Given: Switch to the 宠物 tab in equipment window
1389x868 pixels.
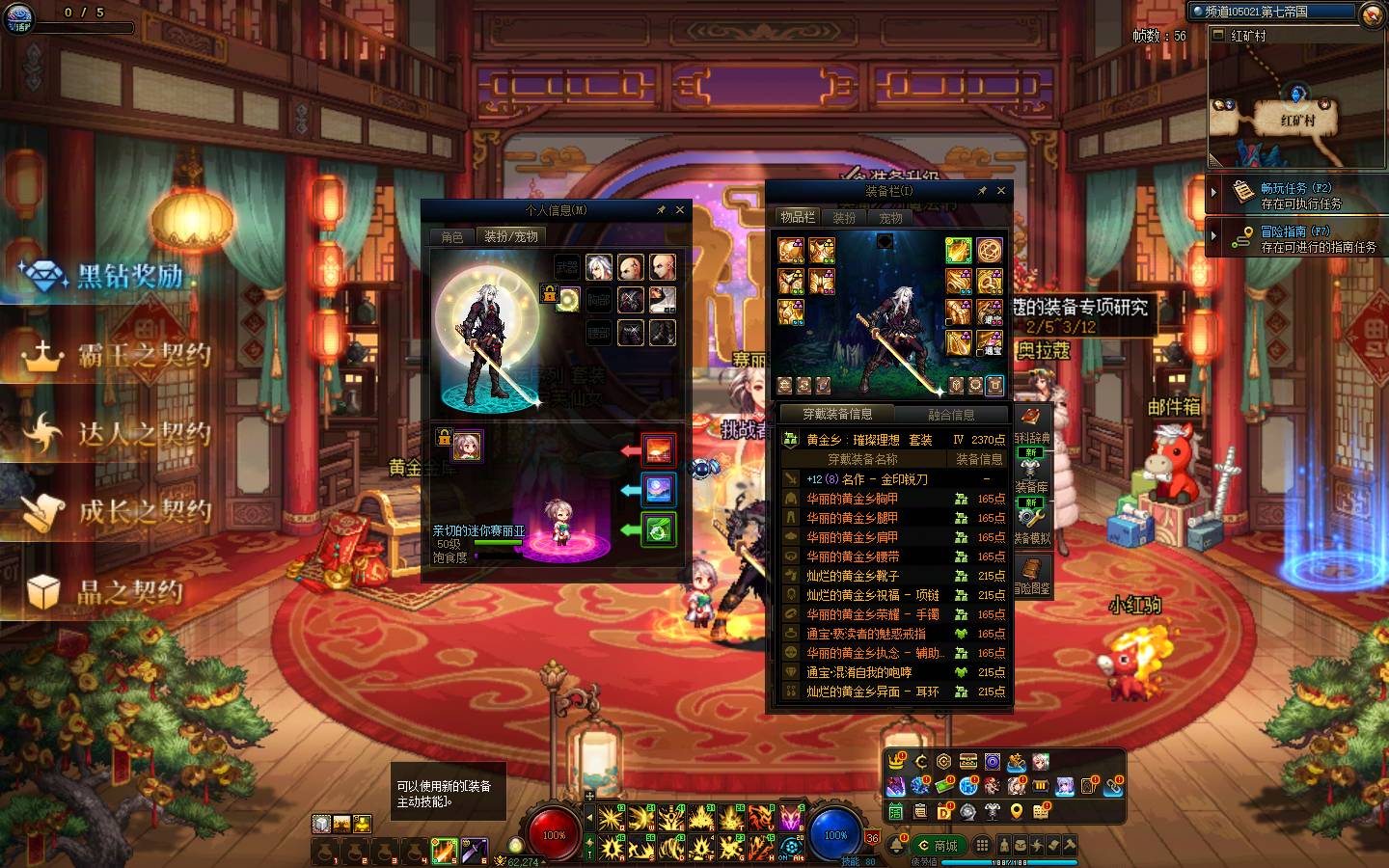Looking at the screenshot, I should click(x=890, y=218).
